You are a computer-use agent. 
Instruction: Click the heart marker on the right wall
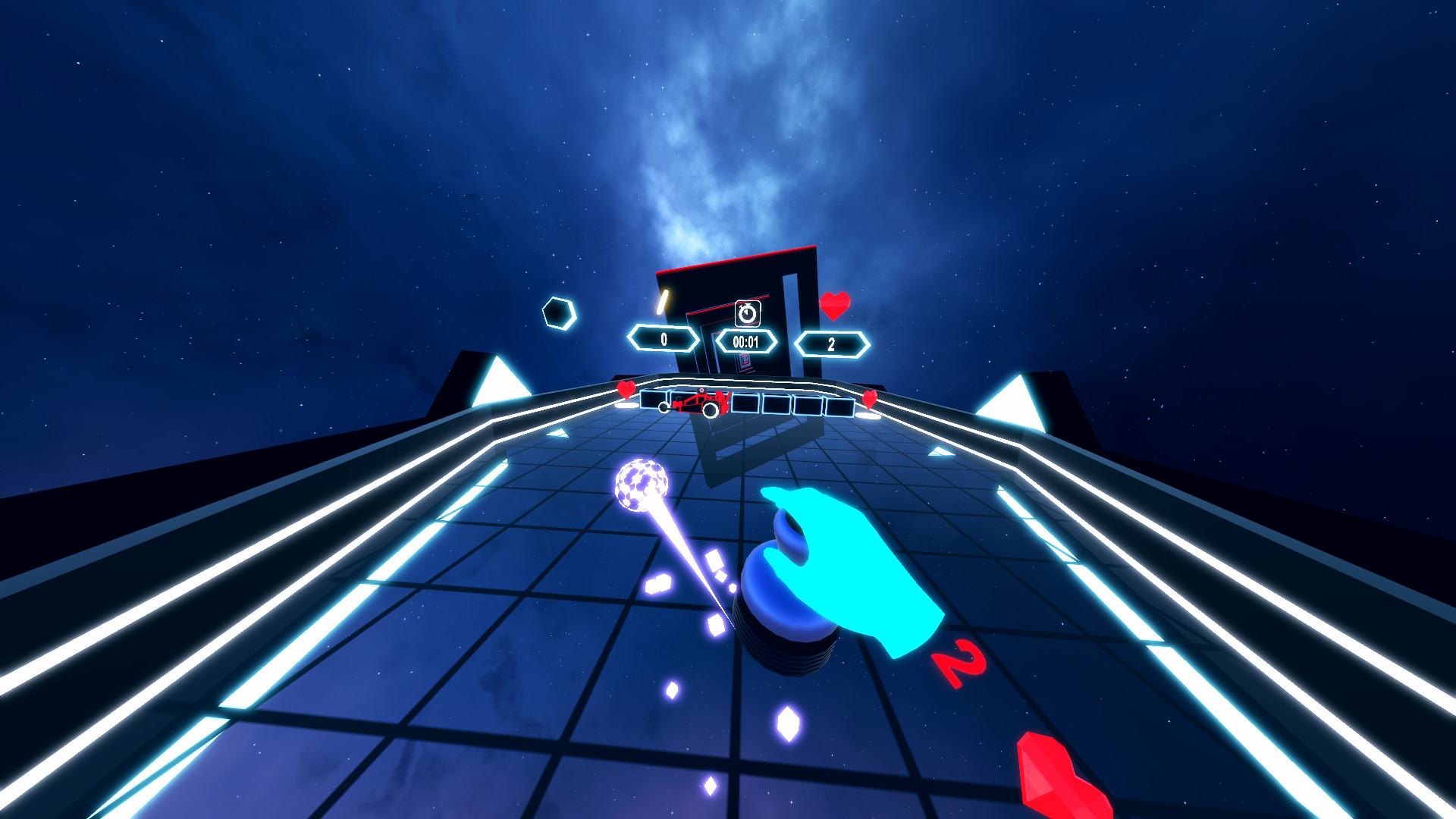[870, 400]
